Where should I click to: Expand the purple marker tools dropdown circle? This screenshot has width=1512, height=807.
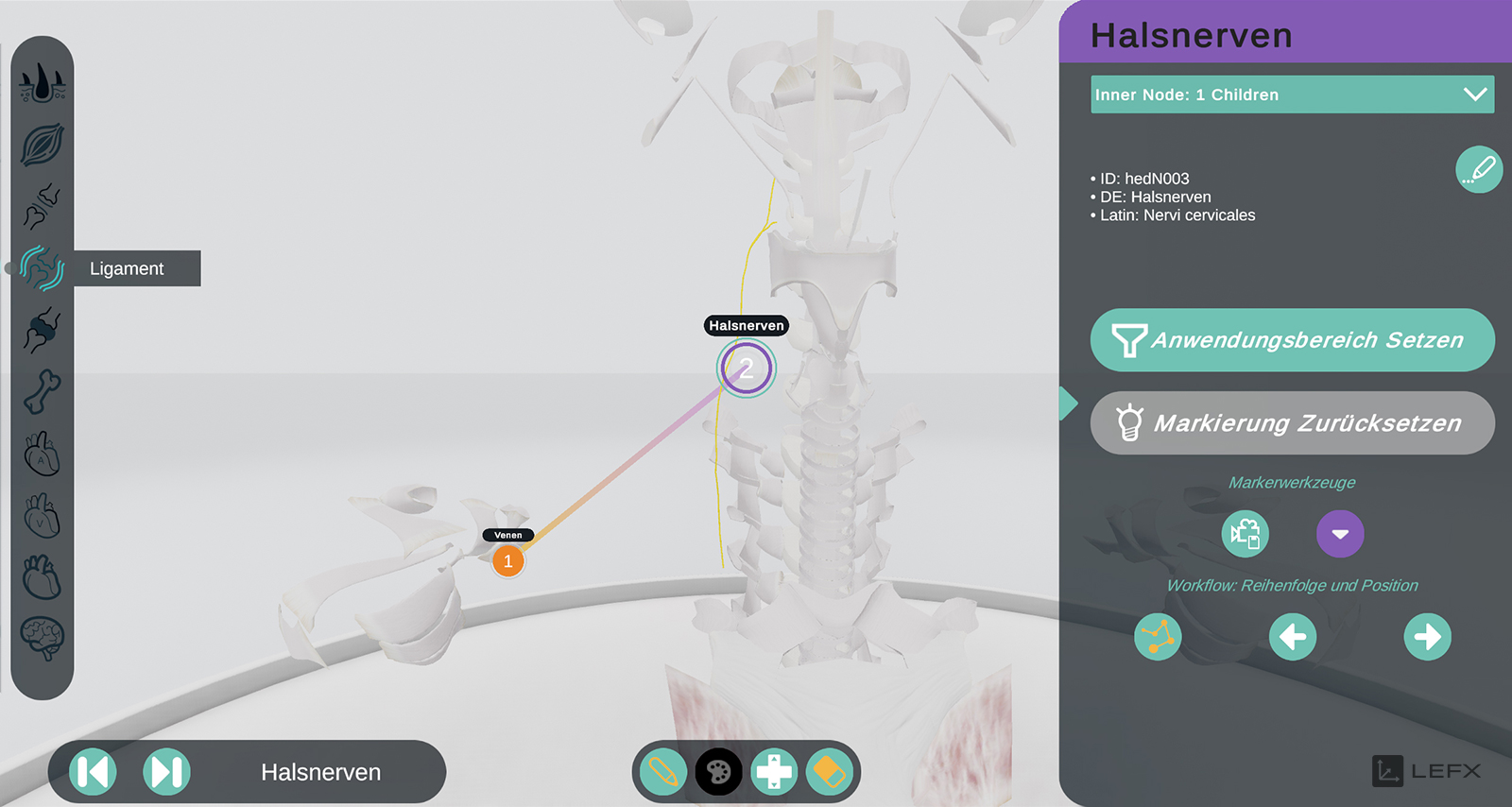click(x=1340, y=534)
